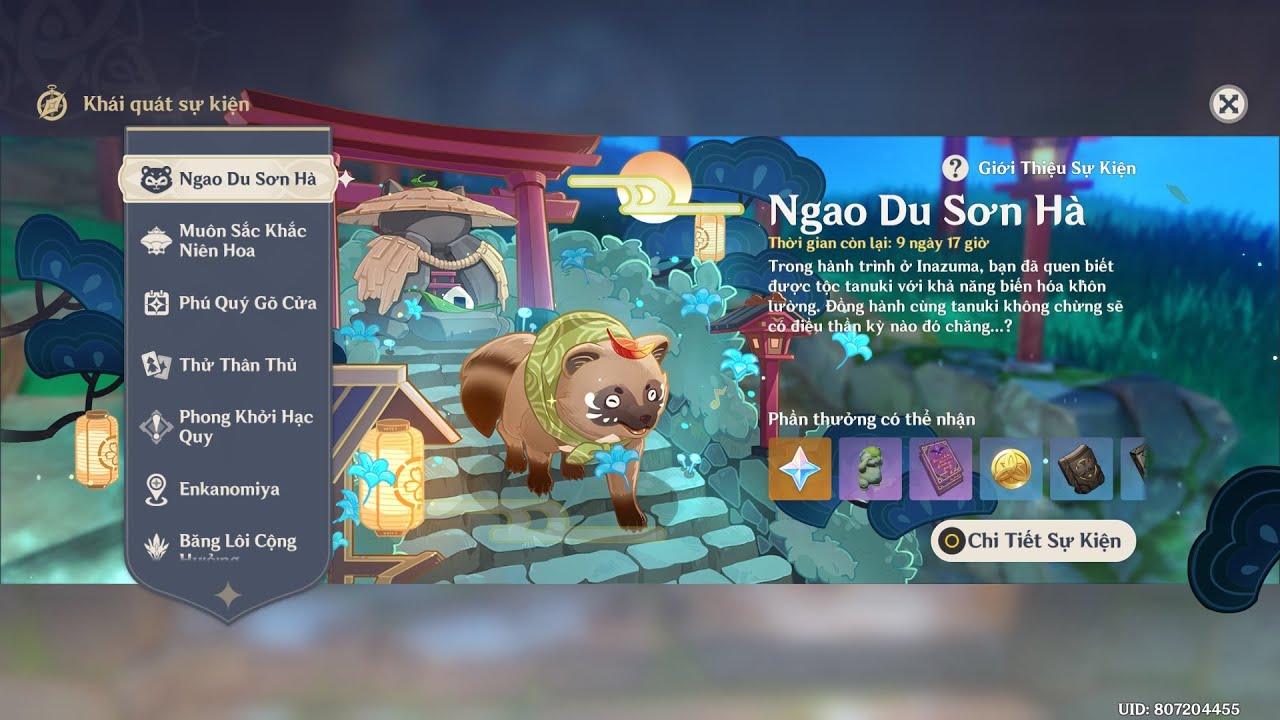The width and height of the screenshot is (1280, 720).
Task: Open the Phong Khởi Hạc Quy event
Action: (228, 427)
